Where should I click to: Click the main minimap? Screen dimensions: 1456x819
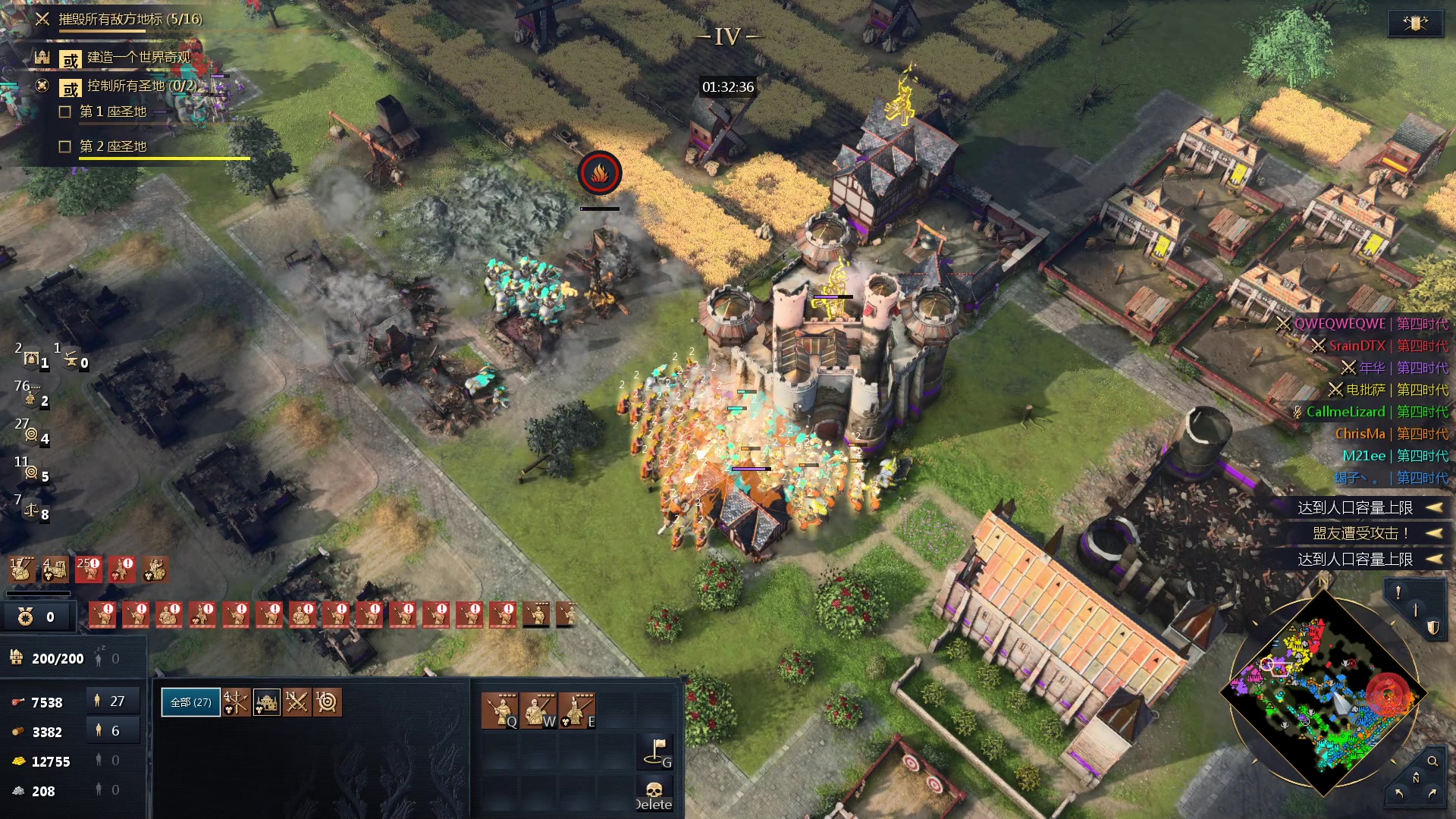click(1323, 692)
